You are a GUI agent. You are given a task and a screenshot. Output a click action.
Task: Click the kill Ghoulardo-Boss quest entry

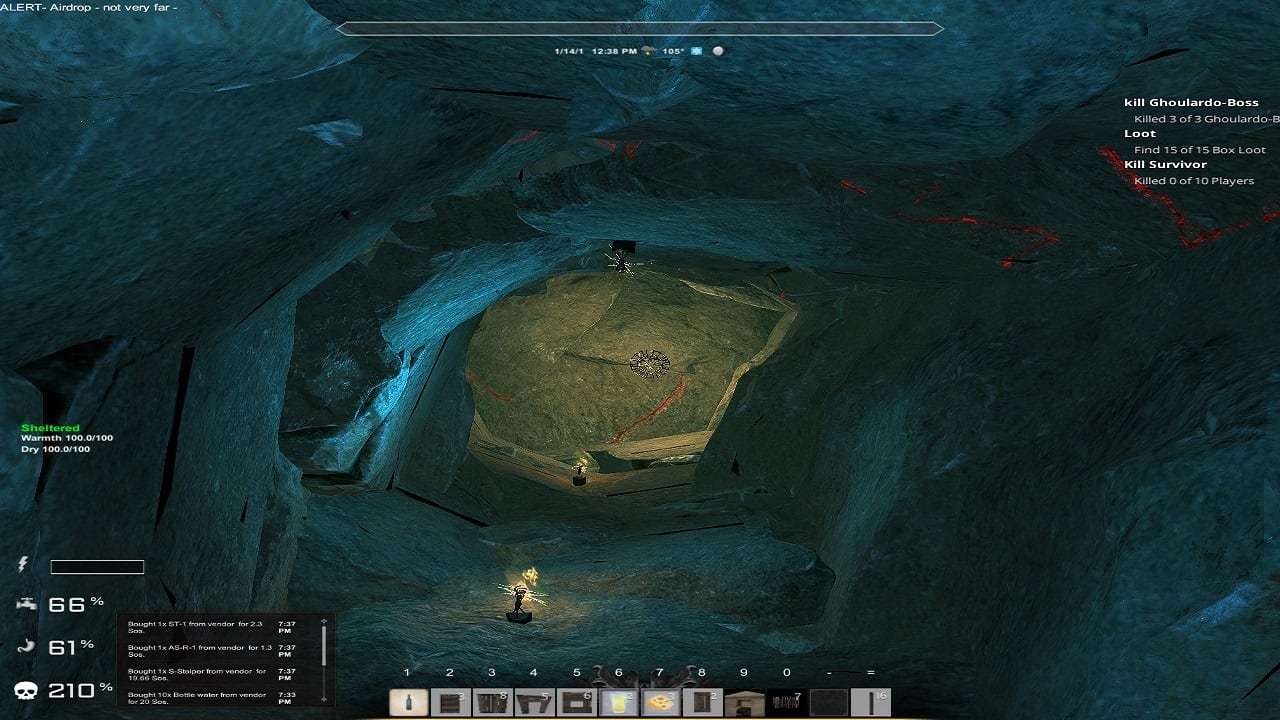tap(1190, 103)
